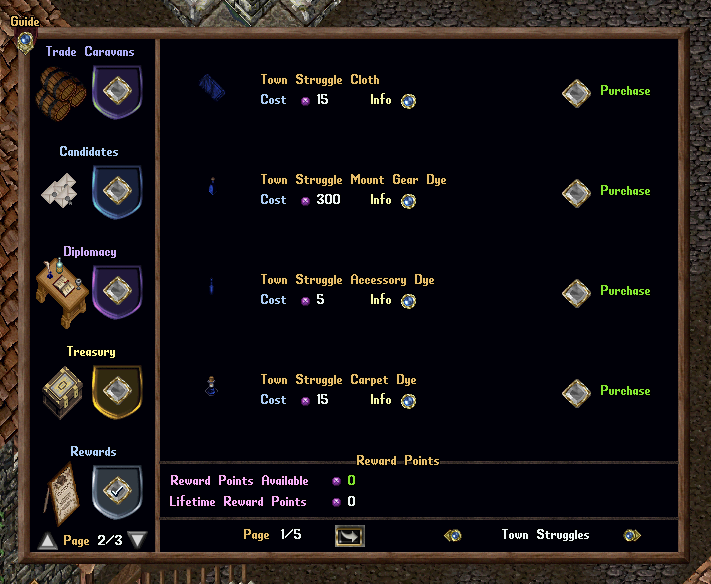Open Accessory Dye info globe
711x584 pixels.
[x=408, y=301]
